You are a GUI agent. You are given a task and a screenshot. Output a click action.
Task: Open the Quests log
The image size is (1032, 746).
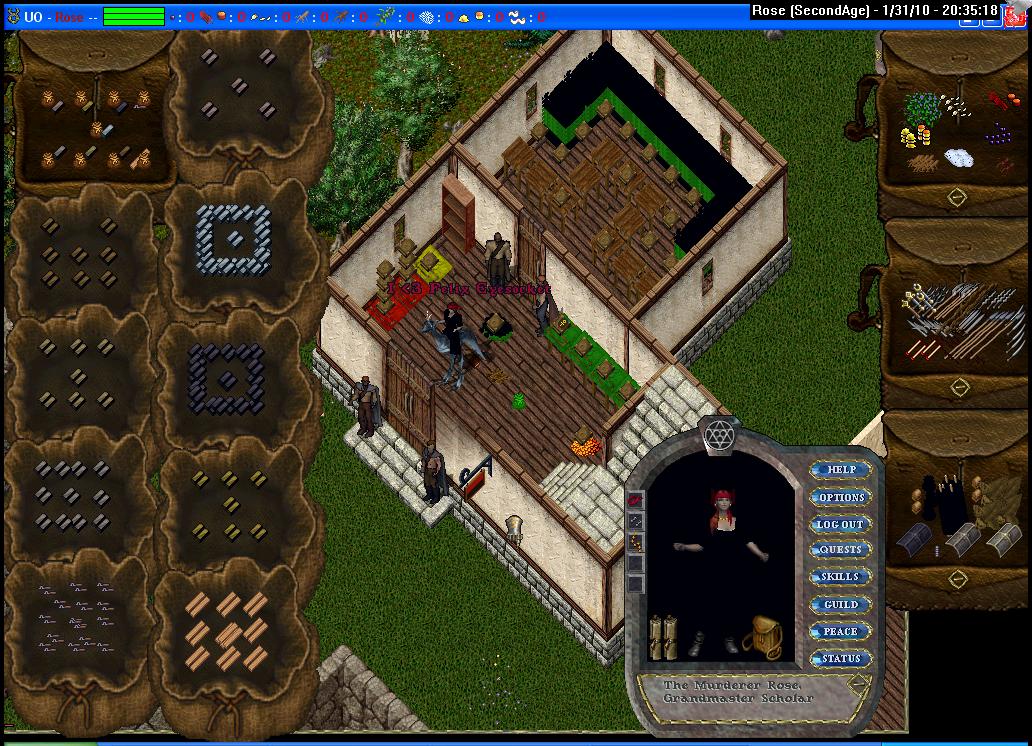coord(841,550)
